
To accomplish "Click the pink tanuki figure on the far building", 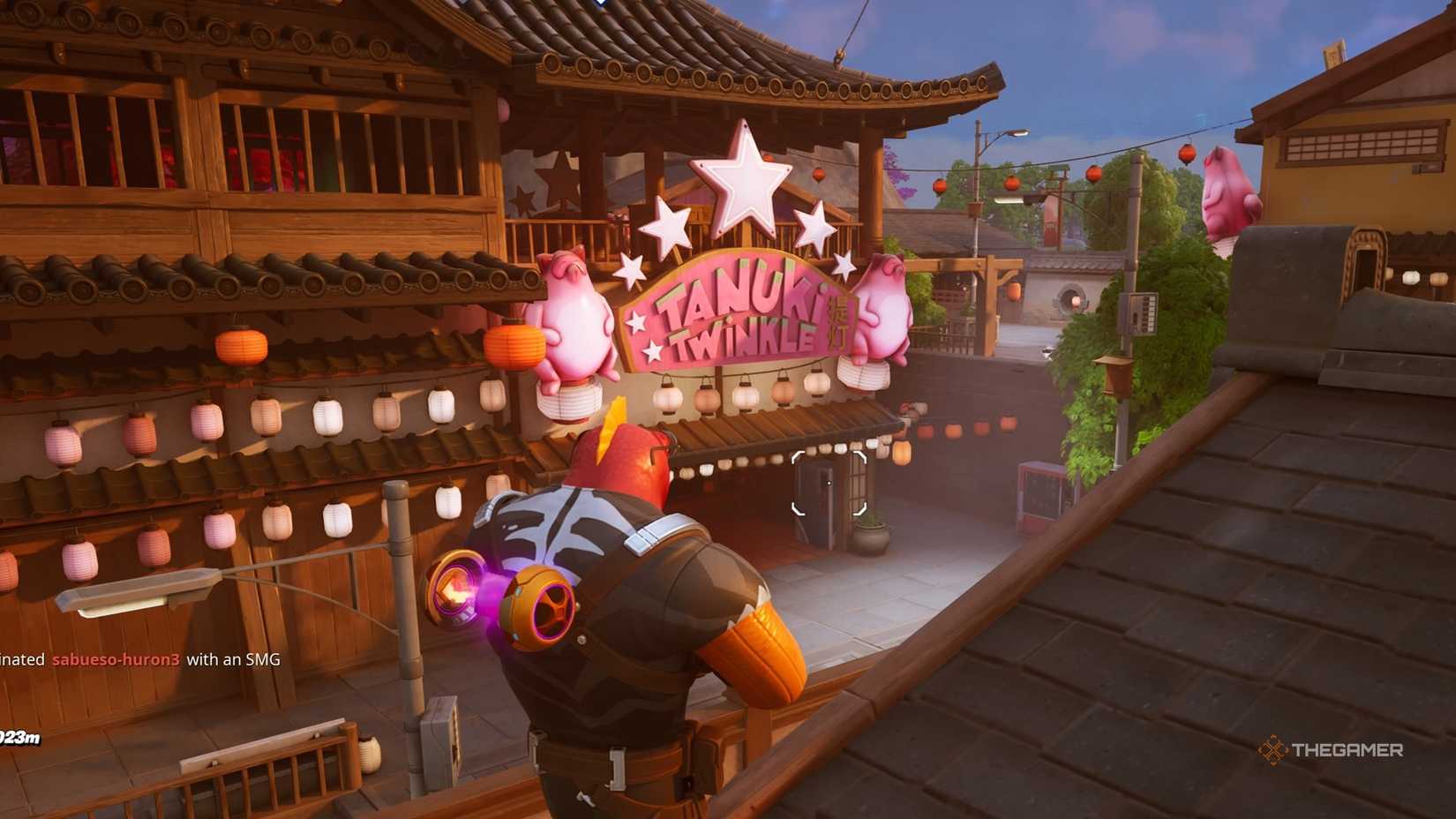I will click(1227, 190).
